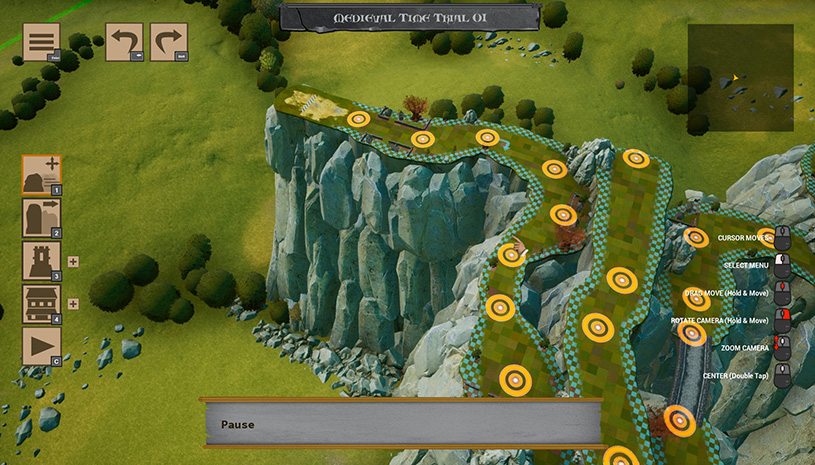Pick the medieval house building tool
The width and height of the screenshot is (815, 465).
[41, 304]
